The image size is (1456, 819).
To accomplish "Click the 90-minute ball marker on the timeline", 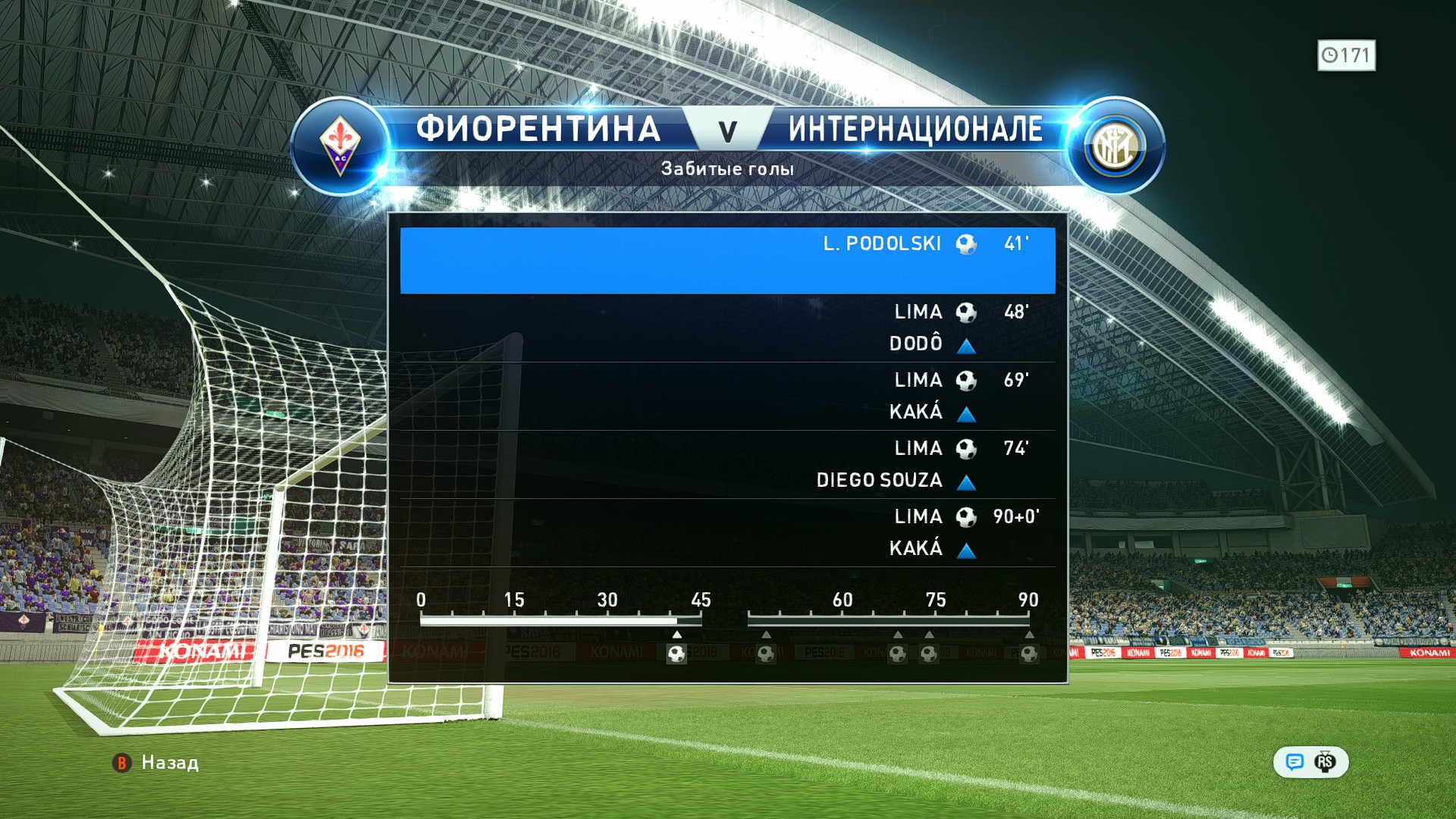I will coord(1028,654).
